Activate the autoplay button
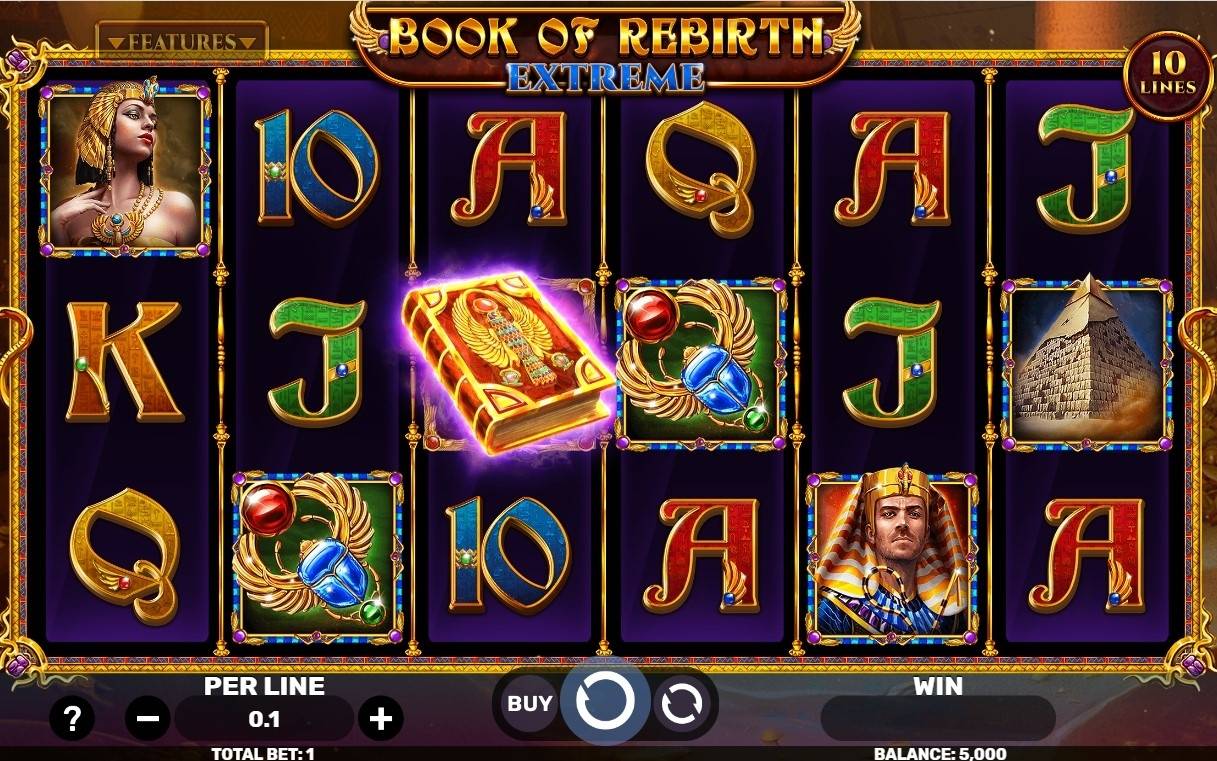 [682, 704]
